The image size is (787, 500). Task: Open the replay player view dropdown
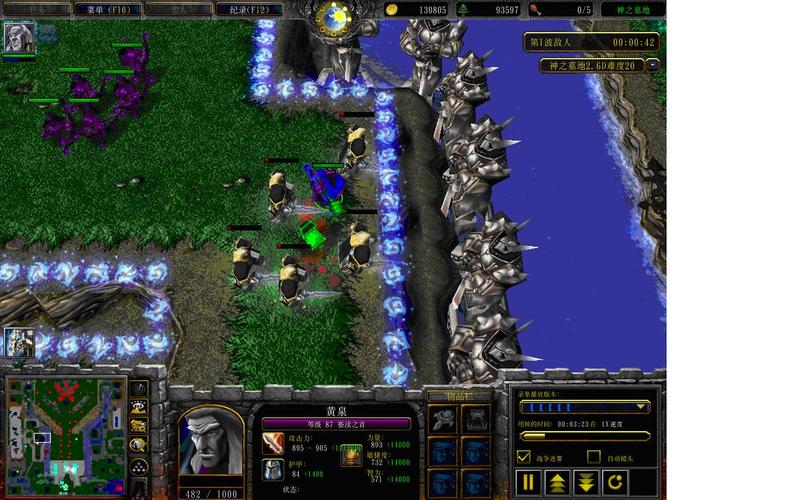coord(641,407)
